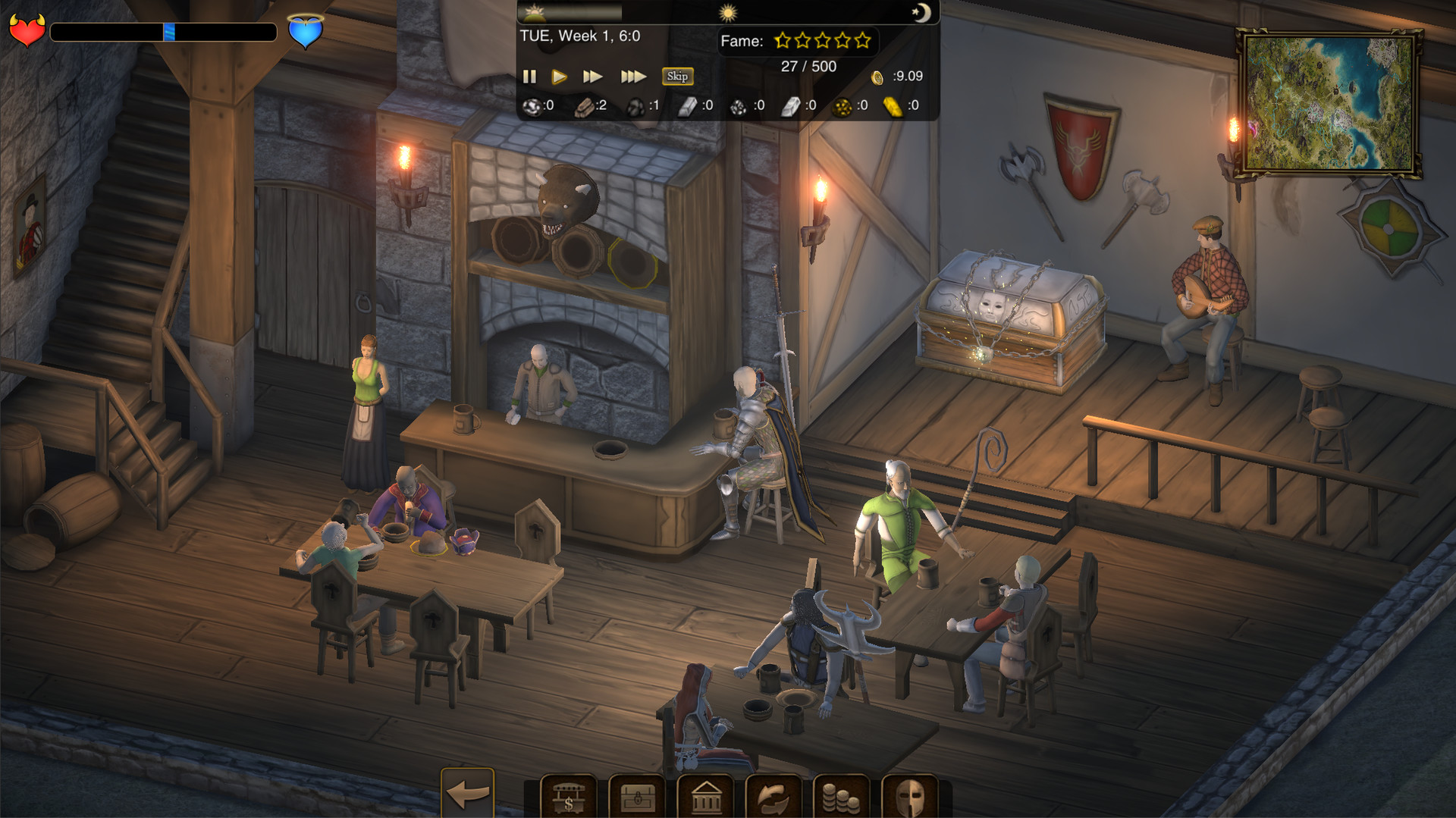Enable normal play speed
This screenshot has width=1456, height=818.
tap(560, 77)
